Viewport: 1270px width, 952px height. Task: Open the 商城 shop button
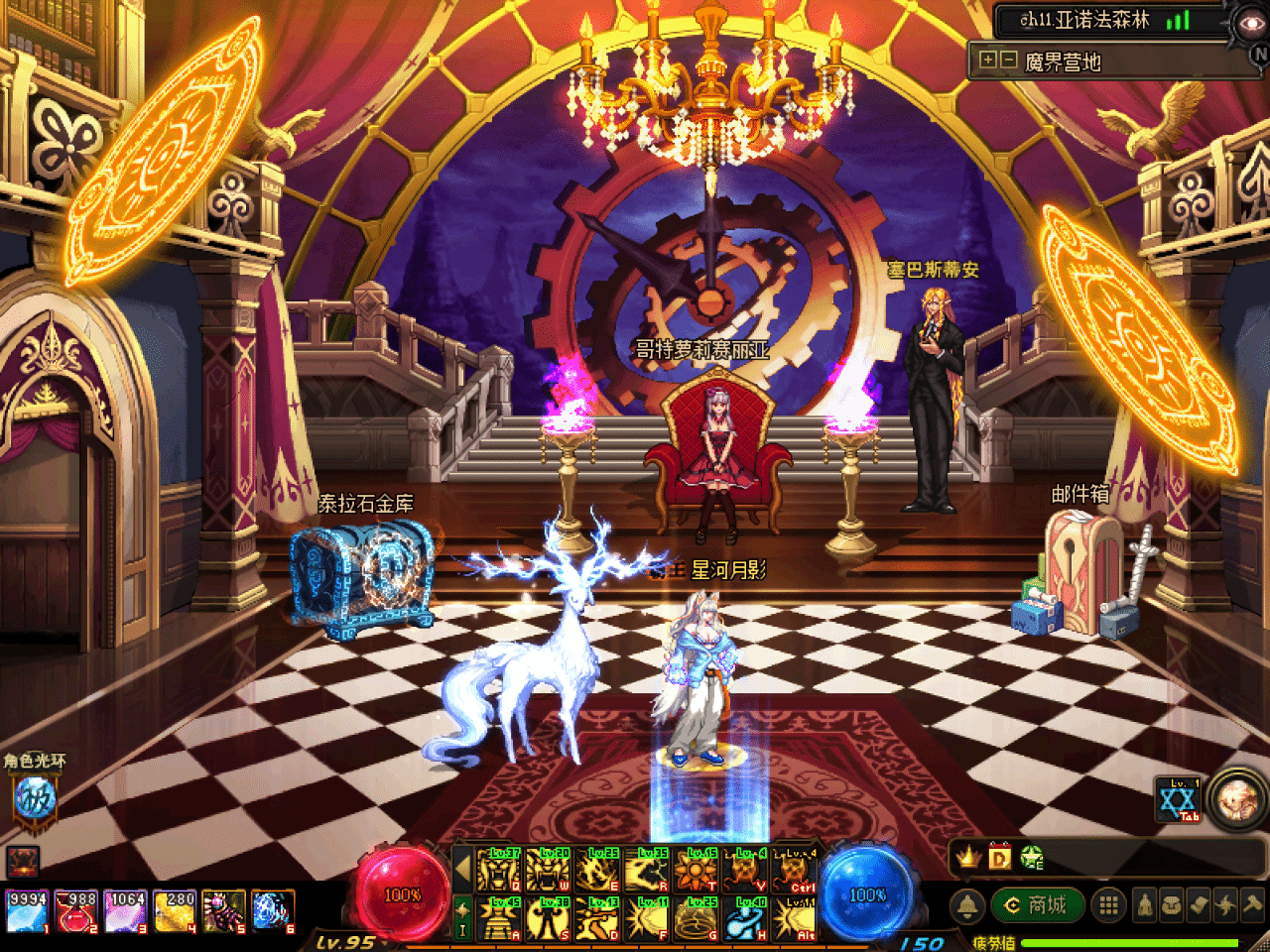pyautogui.click(x=1035, y=904)
